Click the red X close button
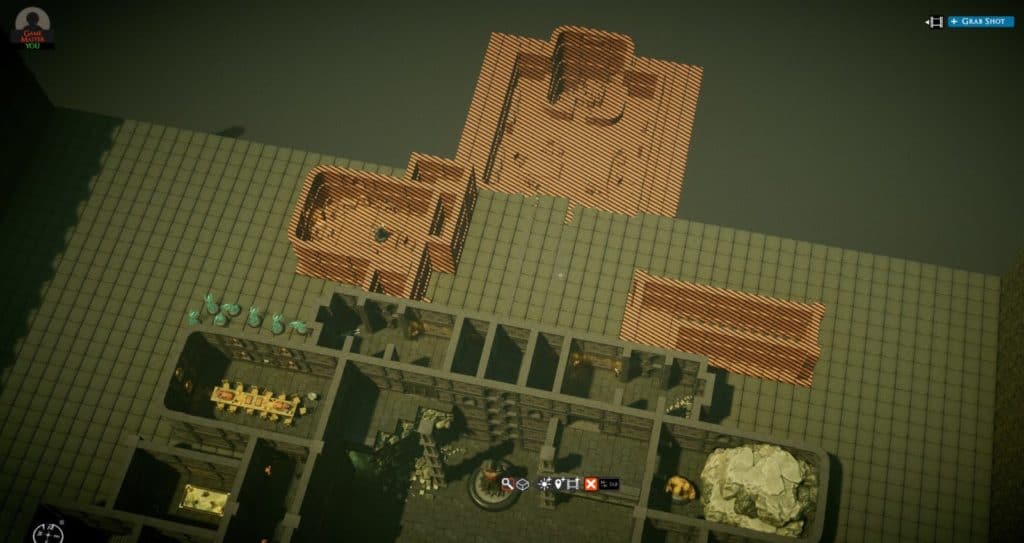This screenshot has width=1024, height=543. point(591,484)
